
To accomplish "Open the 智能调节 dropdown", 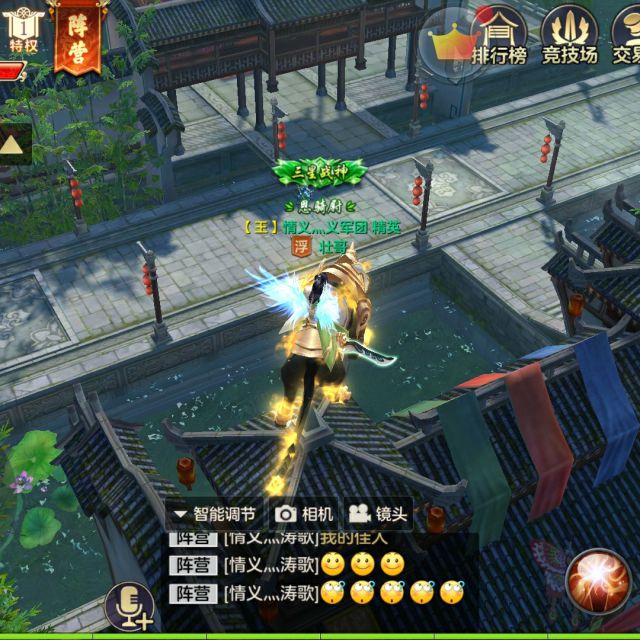I will (215, 514).
